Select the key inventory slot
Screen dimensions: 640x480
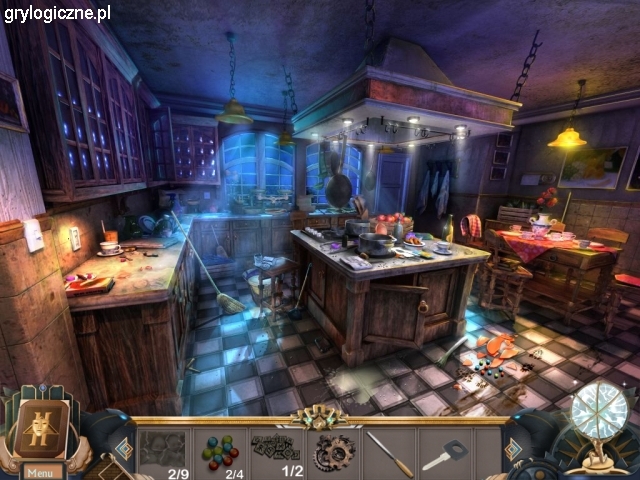point(444,453)
